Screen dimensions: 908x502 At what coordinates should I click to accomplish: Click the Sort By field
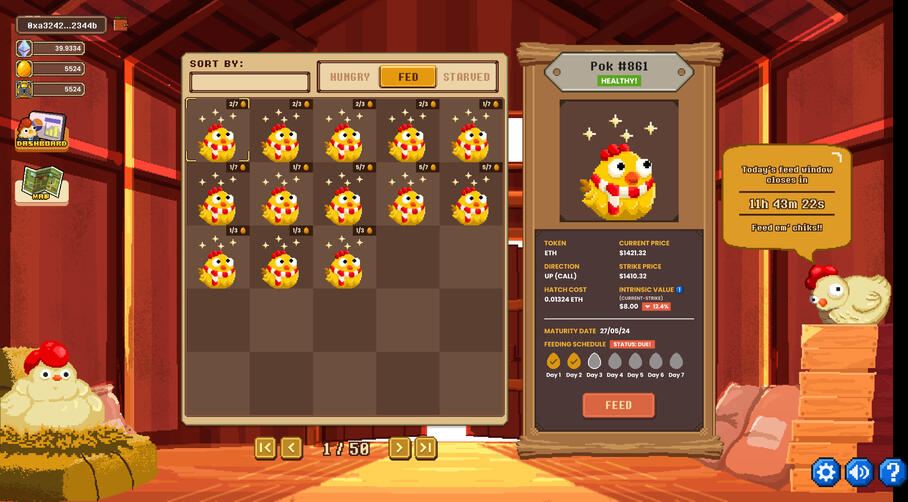tap(250, 82)
